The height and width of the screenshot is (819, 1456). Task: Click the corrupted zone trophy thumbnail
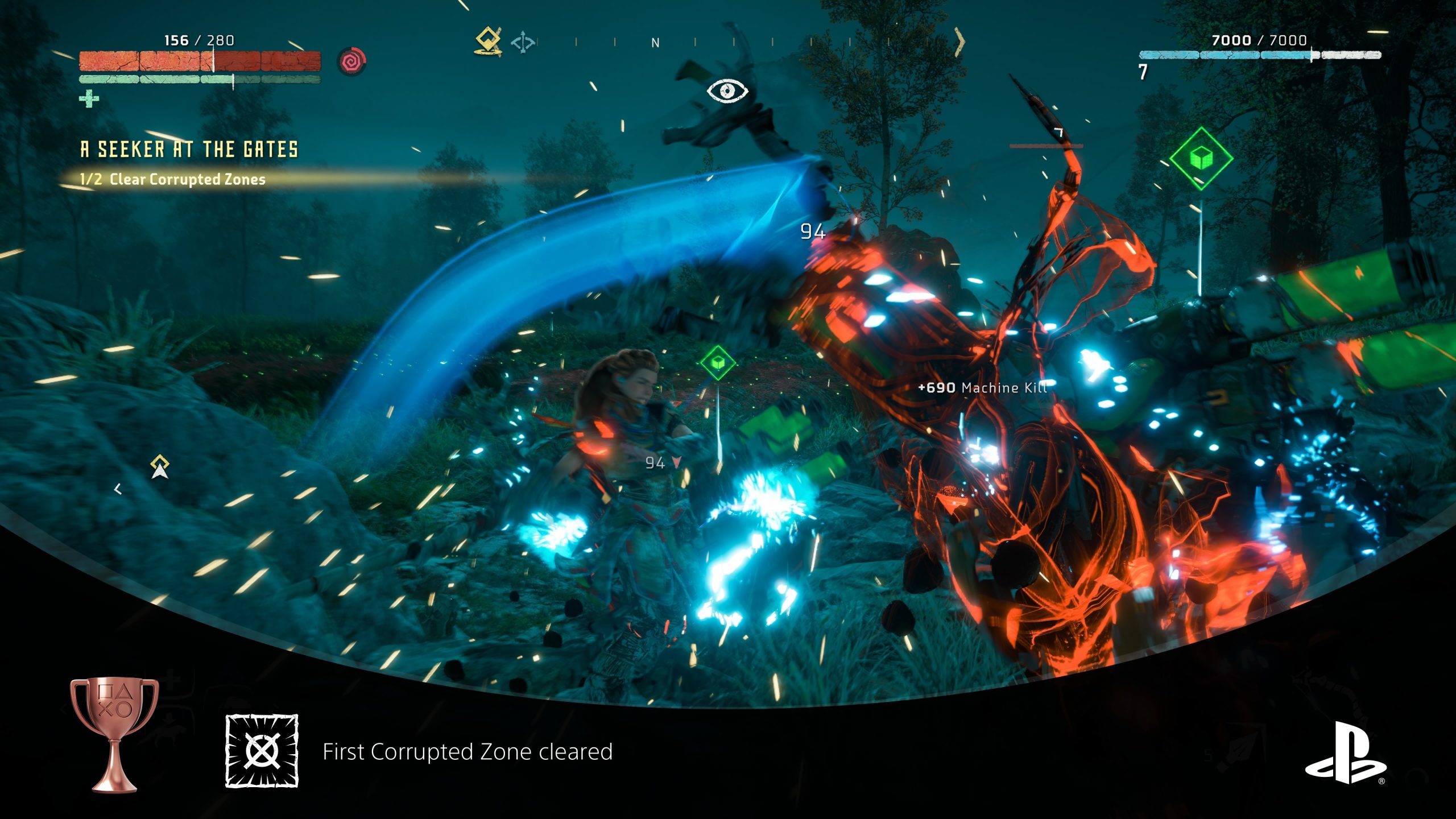(x=262, y=751)
